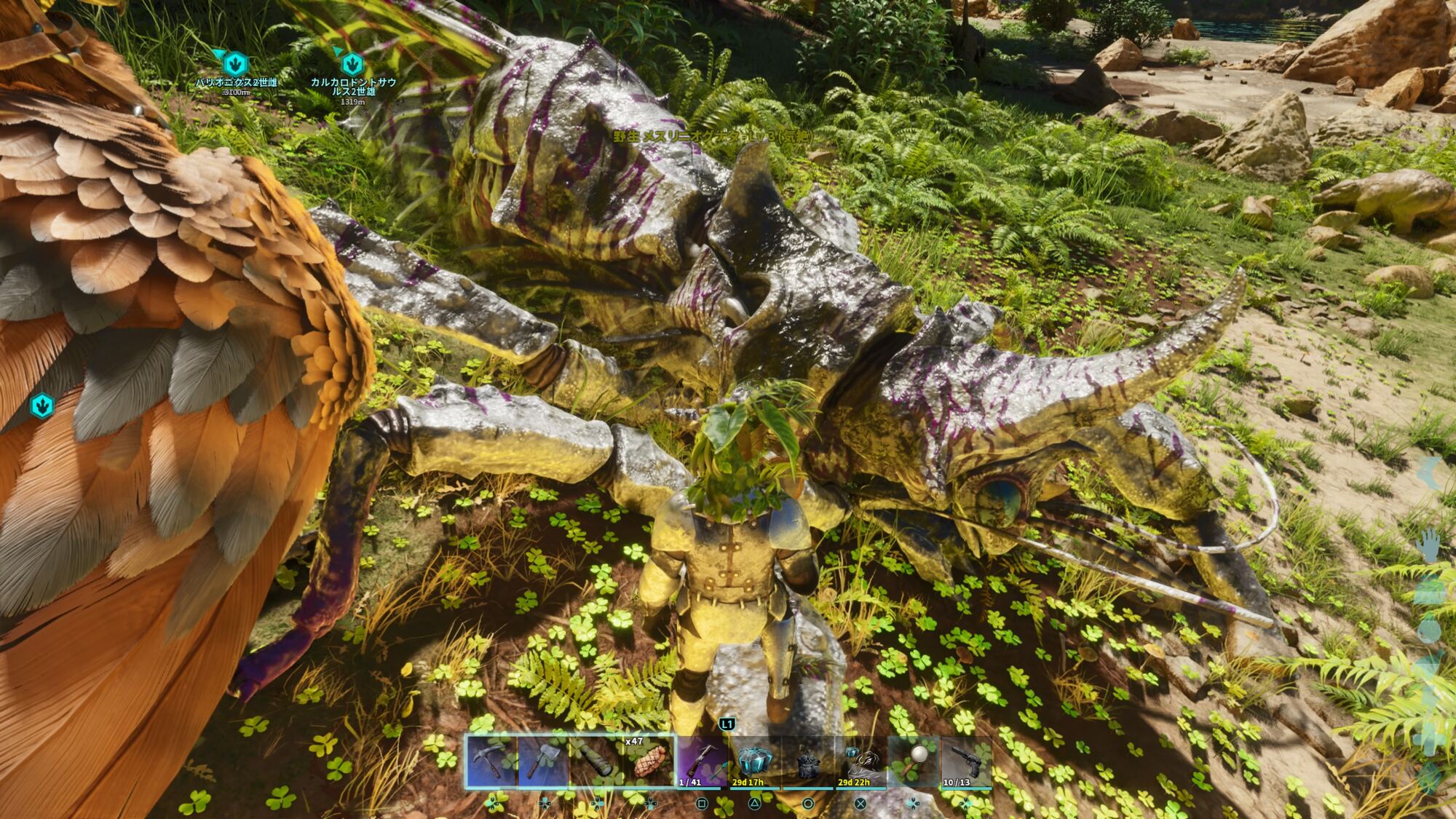Click the dino tracking marker at left edge
The height and width of the screenshot is (819, 1456).
[x=42, y=405]
